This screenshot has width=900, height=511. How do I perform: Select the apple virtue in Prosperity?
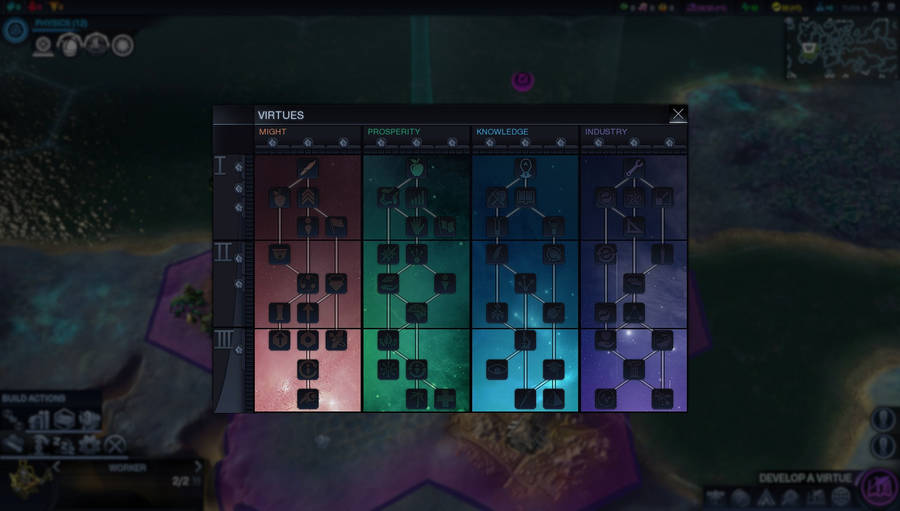[x=417, y=168]
